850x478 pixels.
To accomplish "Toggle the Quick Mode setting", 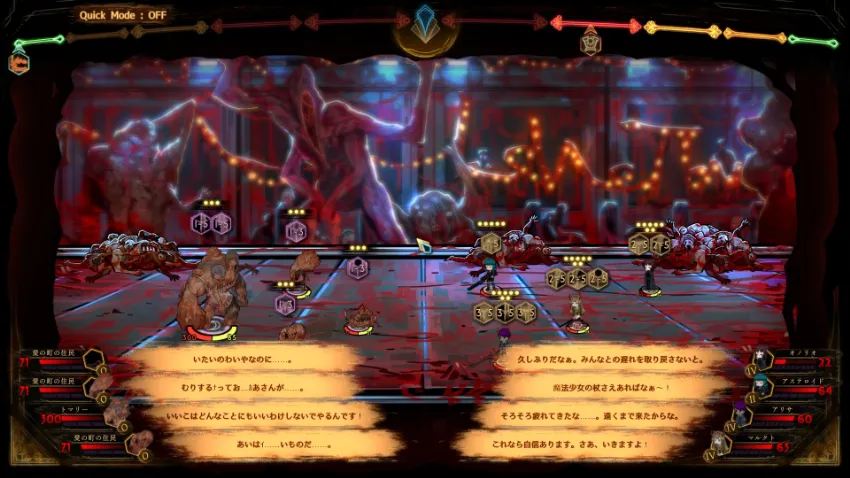I will coord(123,15).
